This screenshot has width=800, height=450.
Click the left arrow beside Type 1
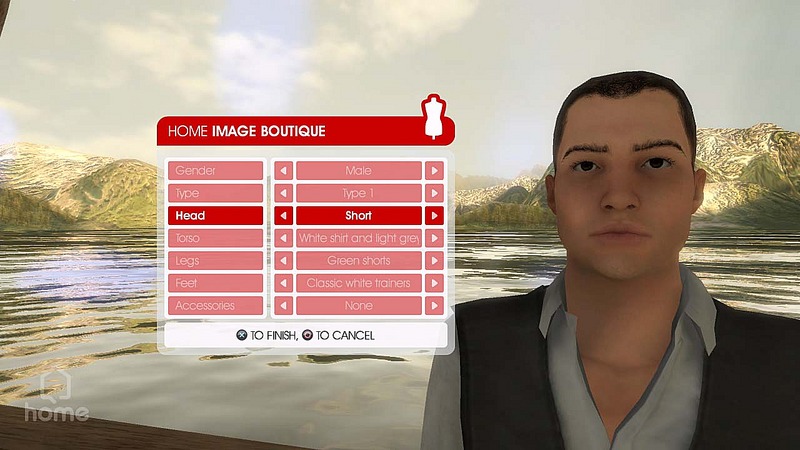(283, 193)
